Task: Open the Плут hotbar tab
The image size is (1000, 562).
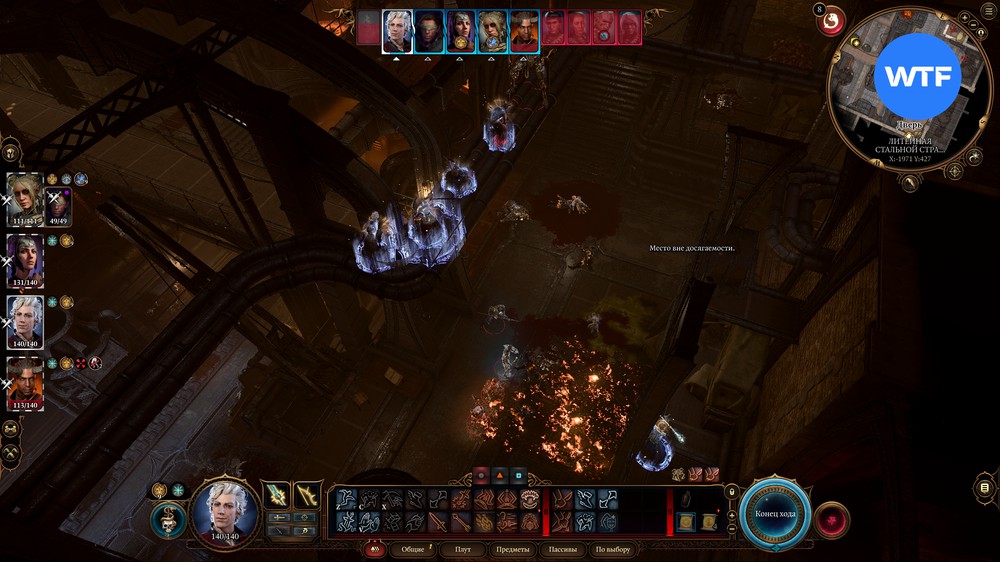Action: [462, 550]
